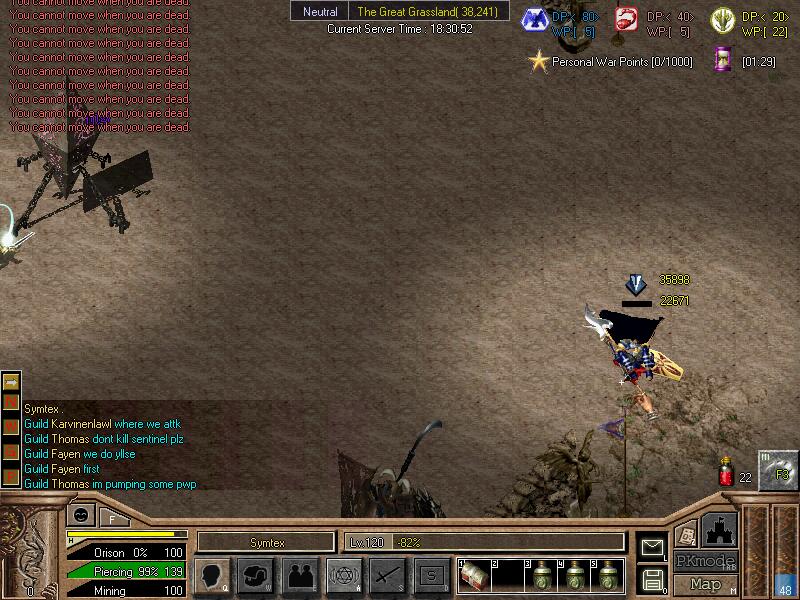Select the red chest in hotbar slot 1

pyautogui.click(x=473, y=575)
